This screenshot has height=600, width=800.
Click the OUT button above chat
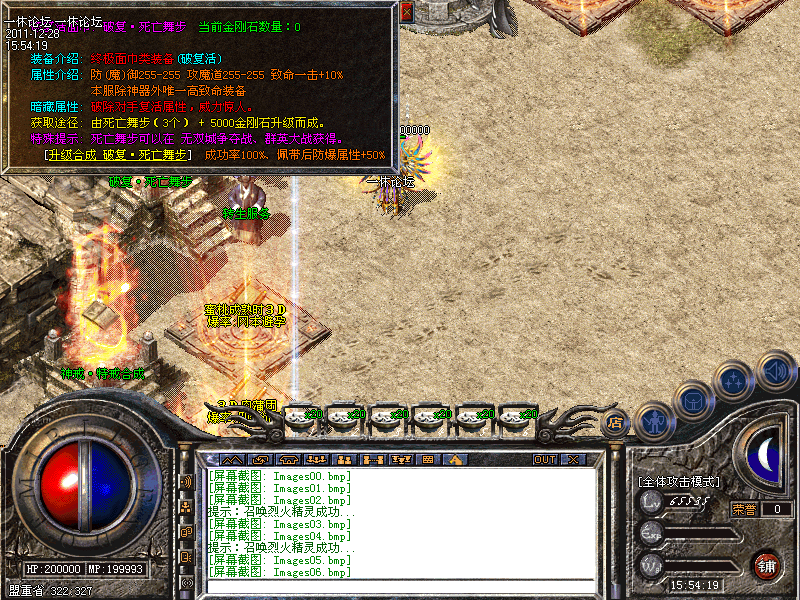(x=545, y=460)
